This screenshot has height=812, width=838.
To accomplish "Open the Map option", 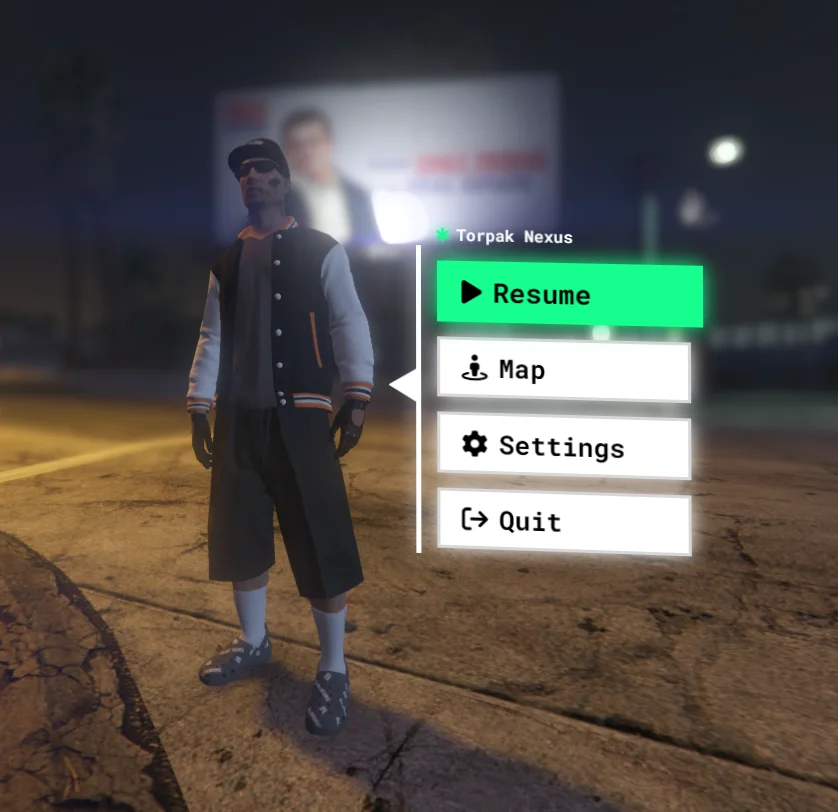I will (x=564, y=371).
